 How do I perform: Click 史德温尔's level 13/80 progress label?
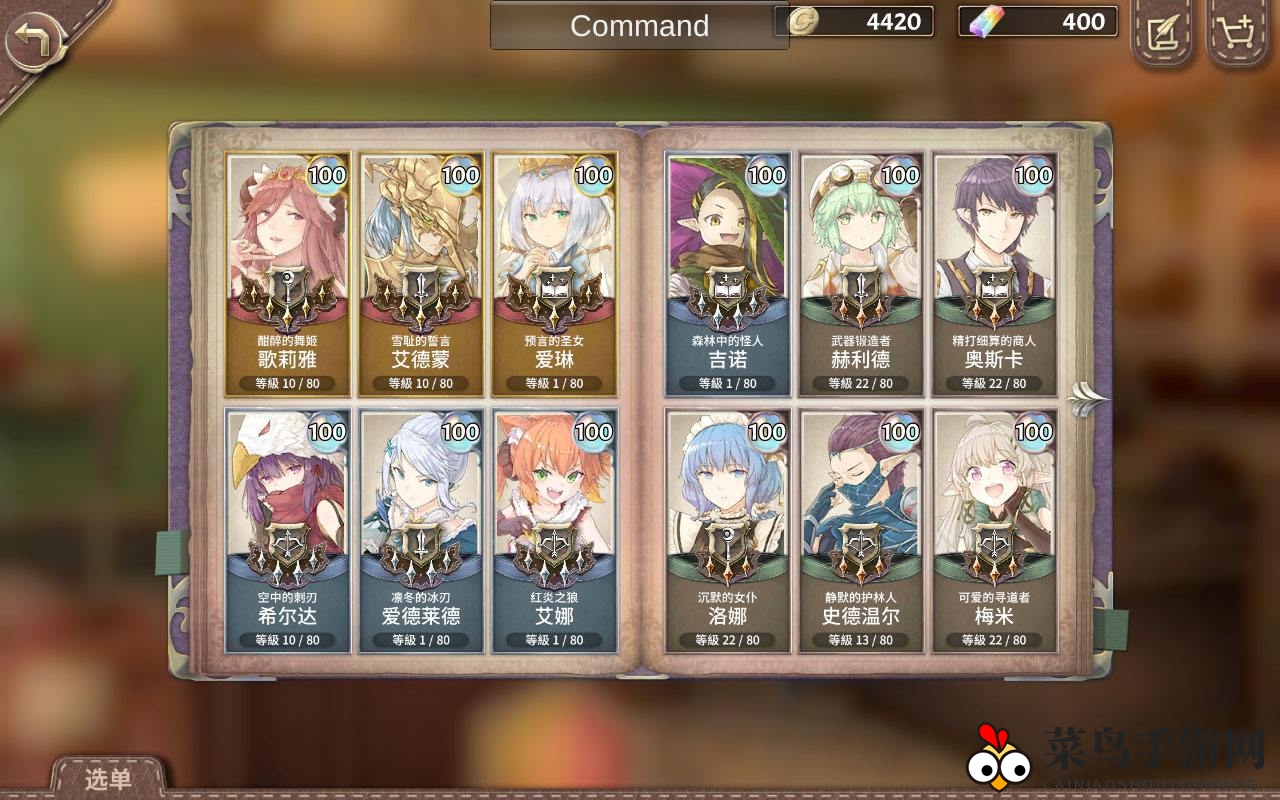861,640
